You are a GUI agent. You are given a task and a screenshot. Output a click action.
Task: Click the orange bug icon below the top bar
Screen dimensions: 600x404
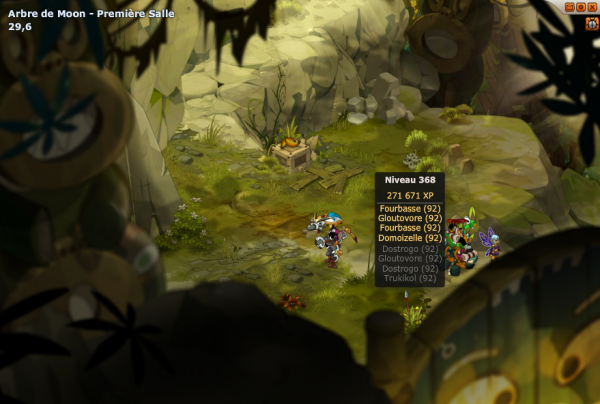(x=591, y=23)
